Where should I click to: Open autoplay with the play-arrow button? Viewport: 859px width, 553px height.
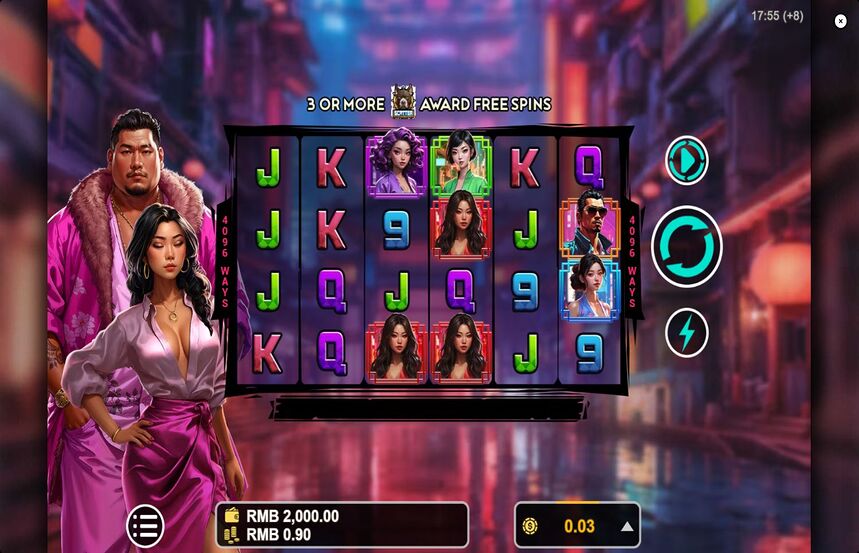click(687, 161)
